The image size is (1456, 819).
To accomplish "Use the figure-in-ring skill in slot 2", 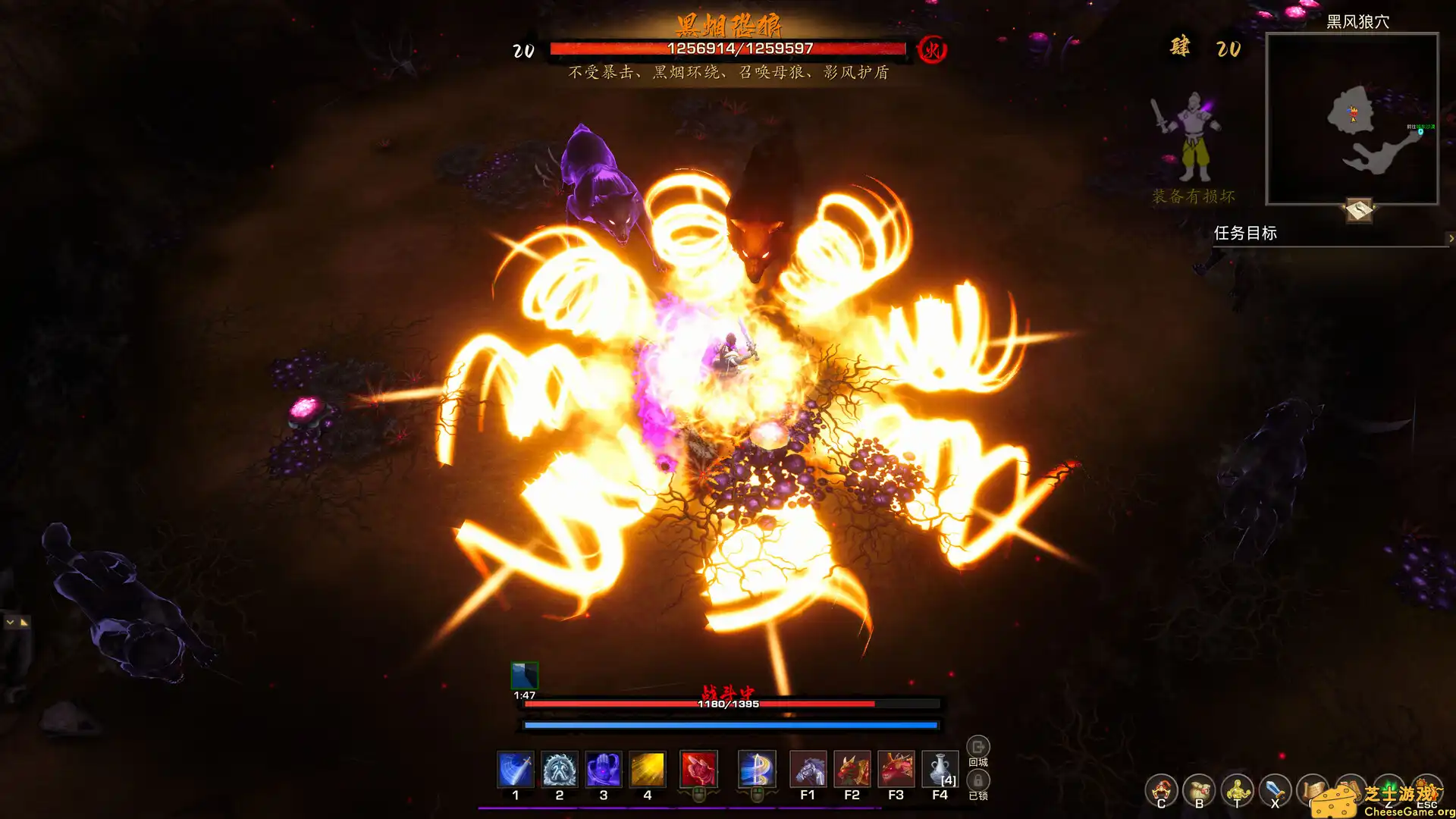I will click(x=560, y=770).
